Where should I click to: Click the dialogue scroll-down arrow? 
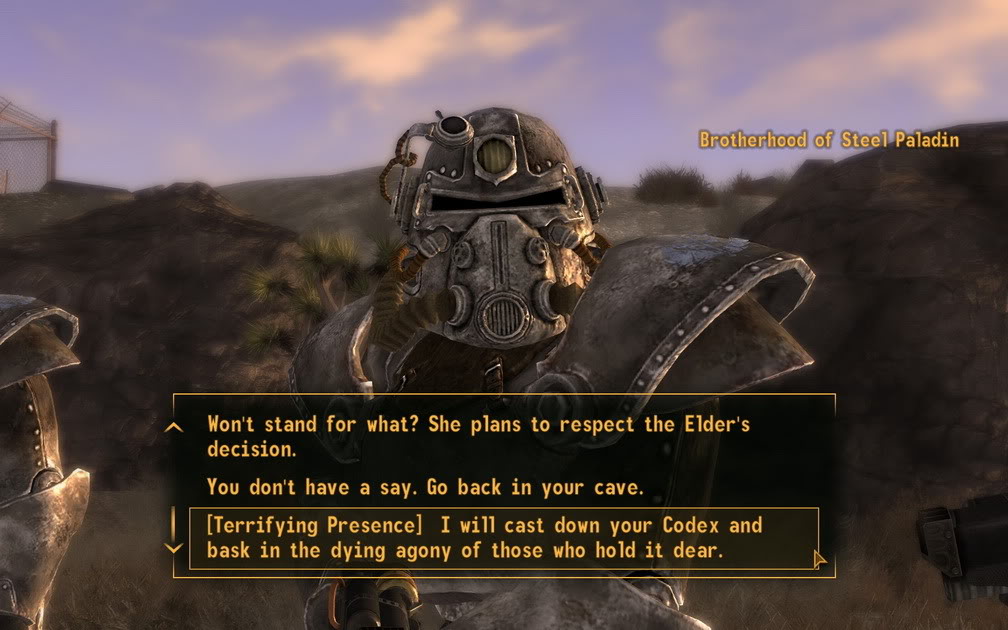[174, 548]
